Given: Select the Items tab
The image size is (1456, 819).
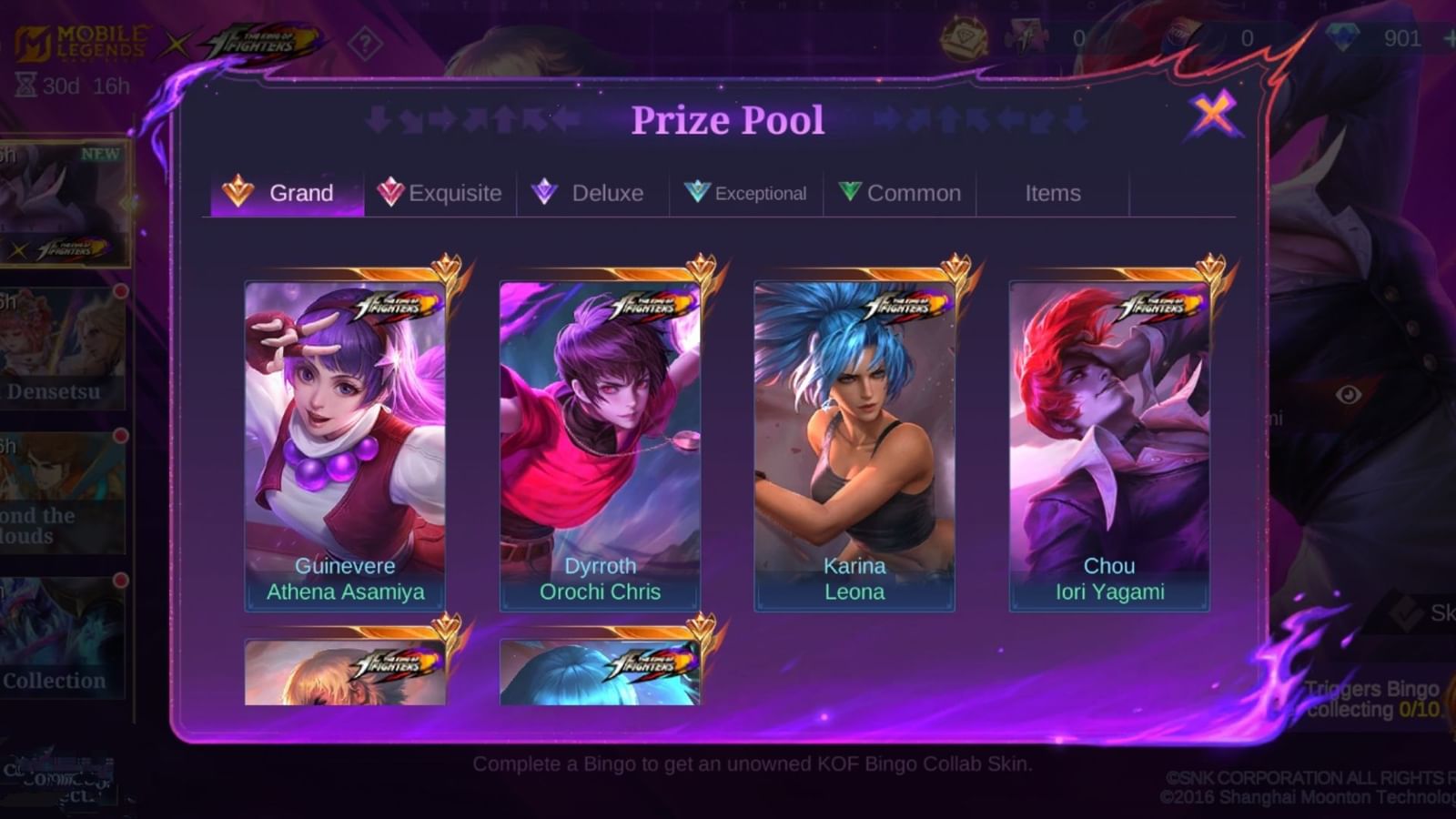Looking at the screenshot, I should coord(1053,193).
